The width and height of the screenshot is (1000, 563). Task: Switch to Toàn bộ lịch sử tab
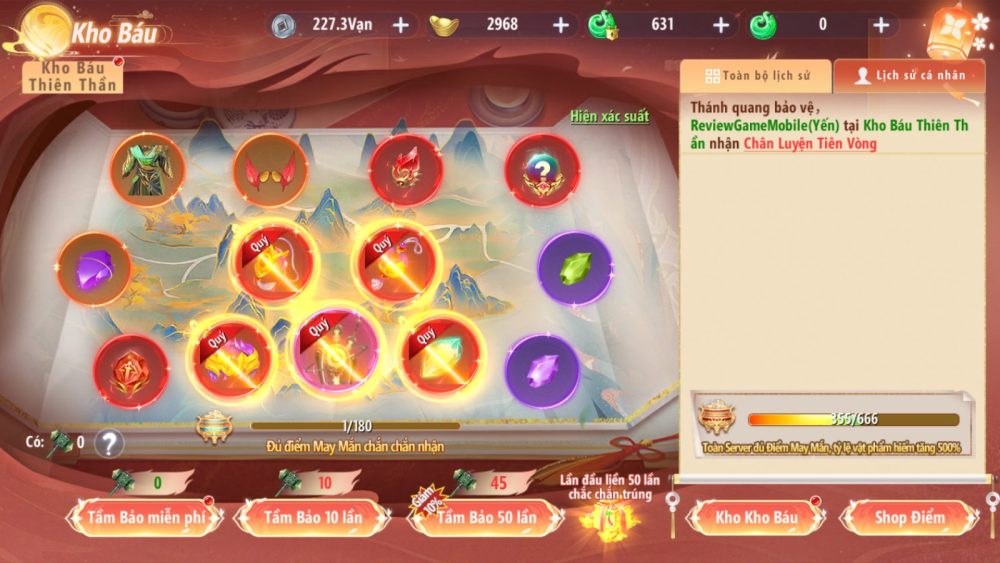point(755,75)
